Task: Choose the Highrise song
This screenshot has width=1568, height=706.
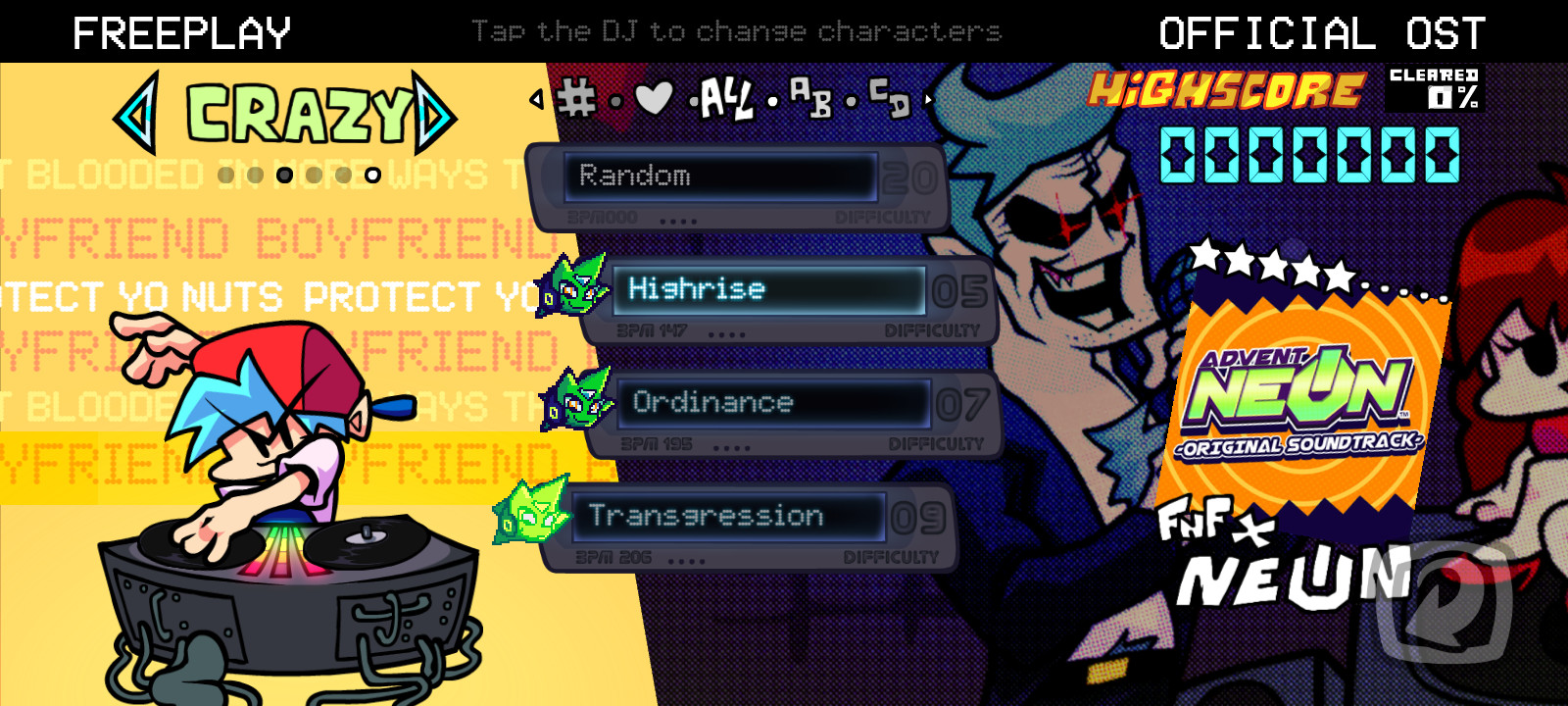Action: [x=769, y=289]
